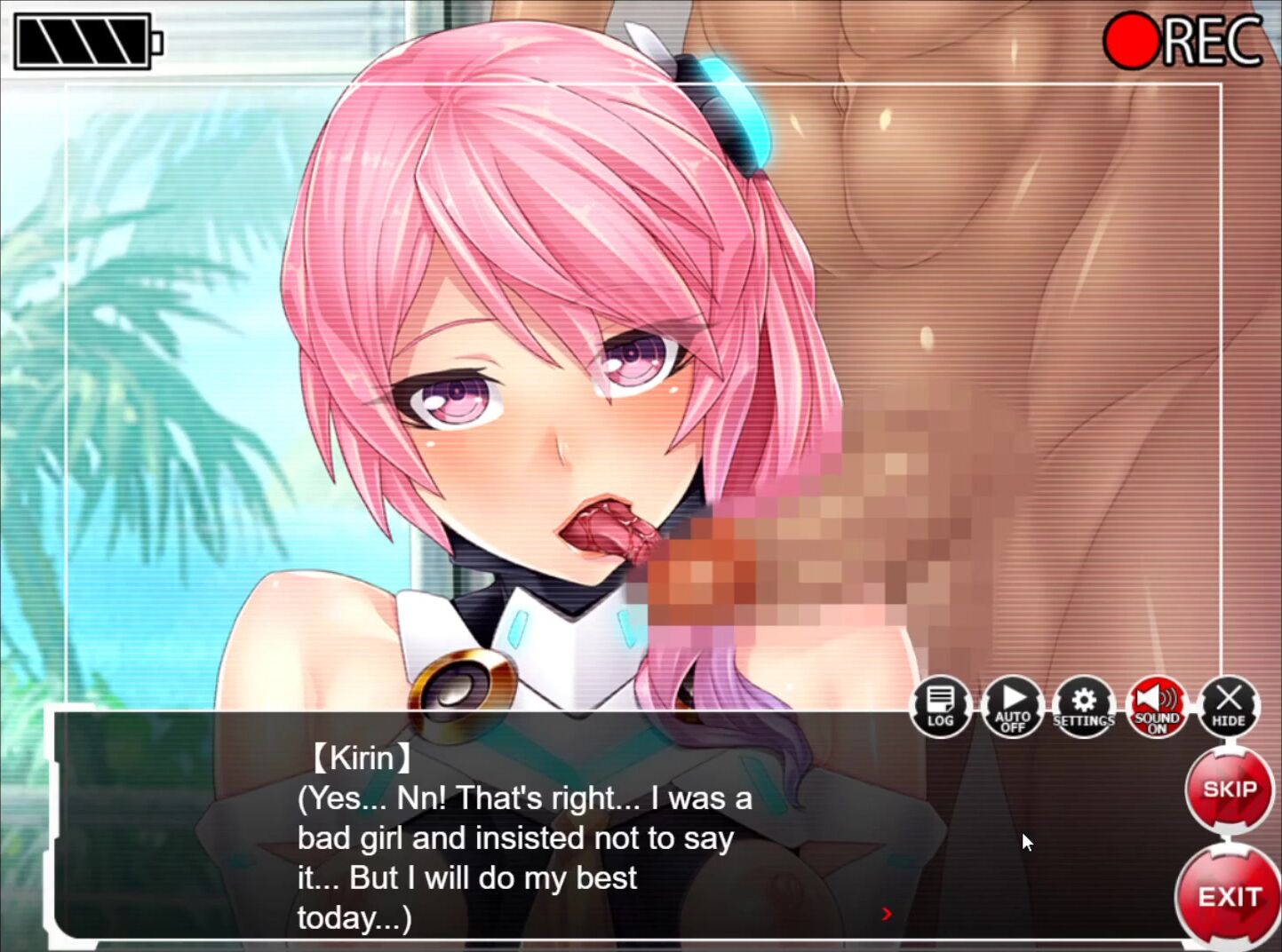Open the SETTINGS gear menu
This screenshot has height=952, width=1282.
coord(1084,707)
